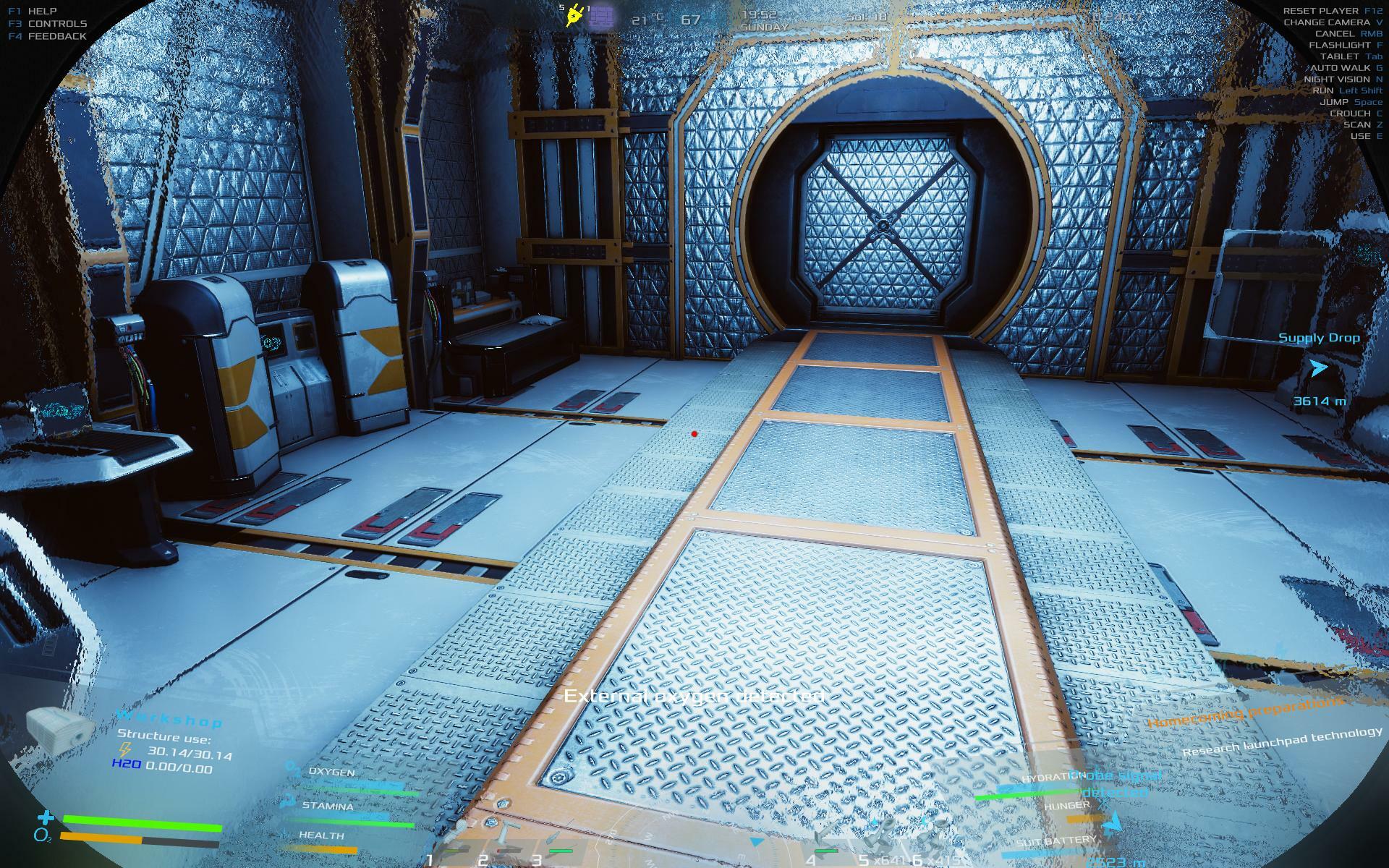Click the purple circuit board status icon
Screen dimensions: 1389x868
(601, 17)
